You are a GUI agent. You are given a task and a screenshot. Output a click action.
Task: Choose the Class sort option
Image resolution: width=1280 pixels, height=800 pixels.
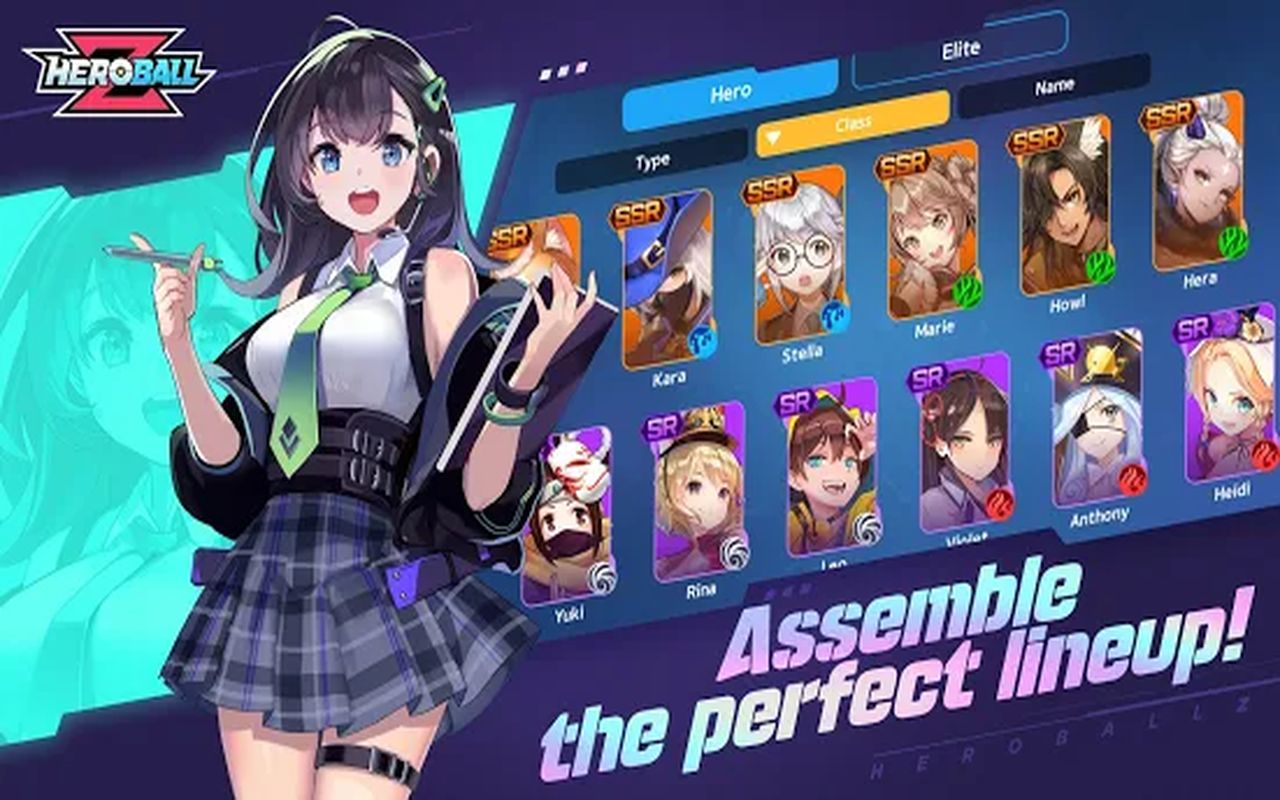point(852,124)
